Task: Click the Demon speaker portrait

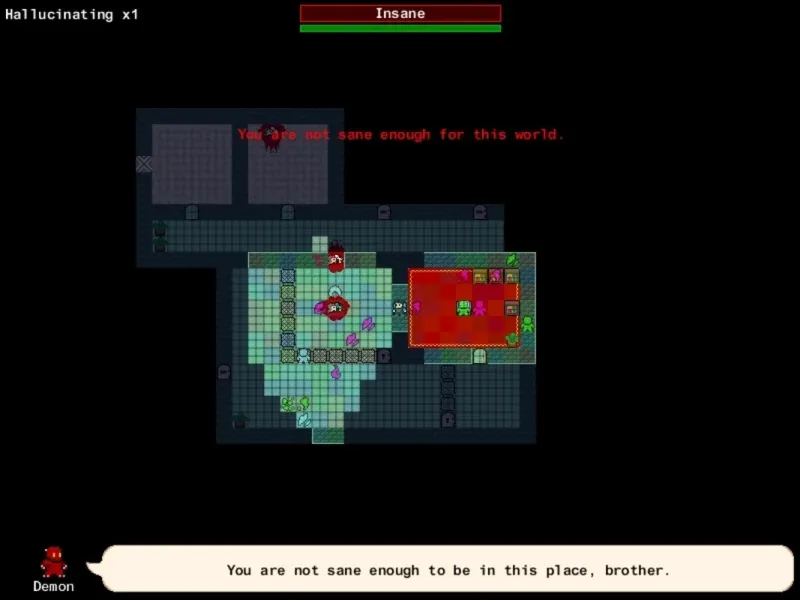Action: (x=53, y=561)
